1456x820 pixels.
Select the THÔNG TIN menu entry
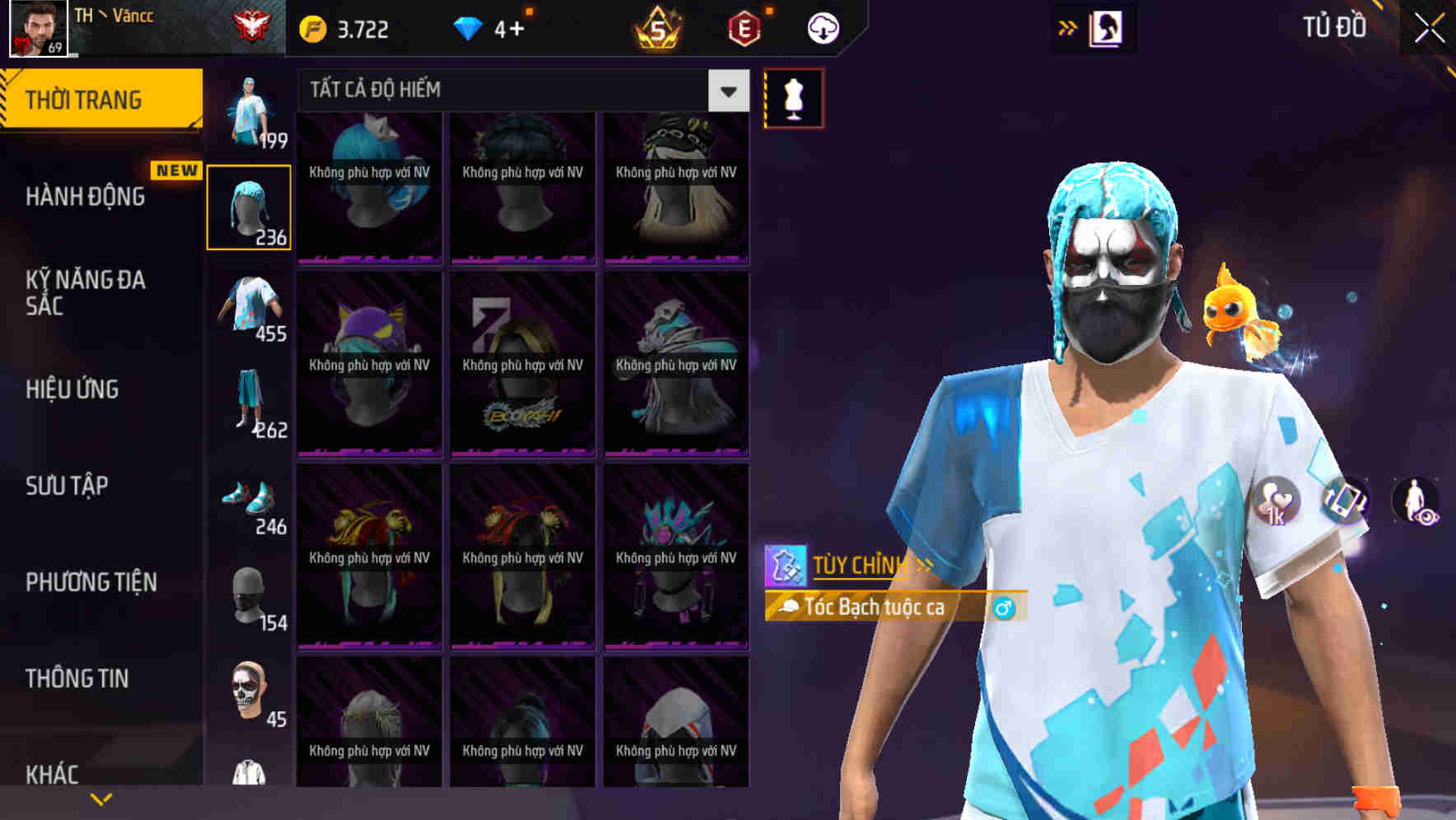click(77, 678)
